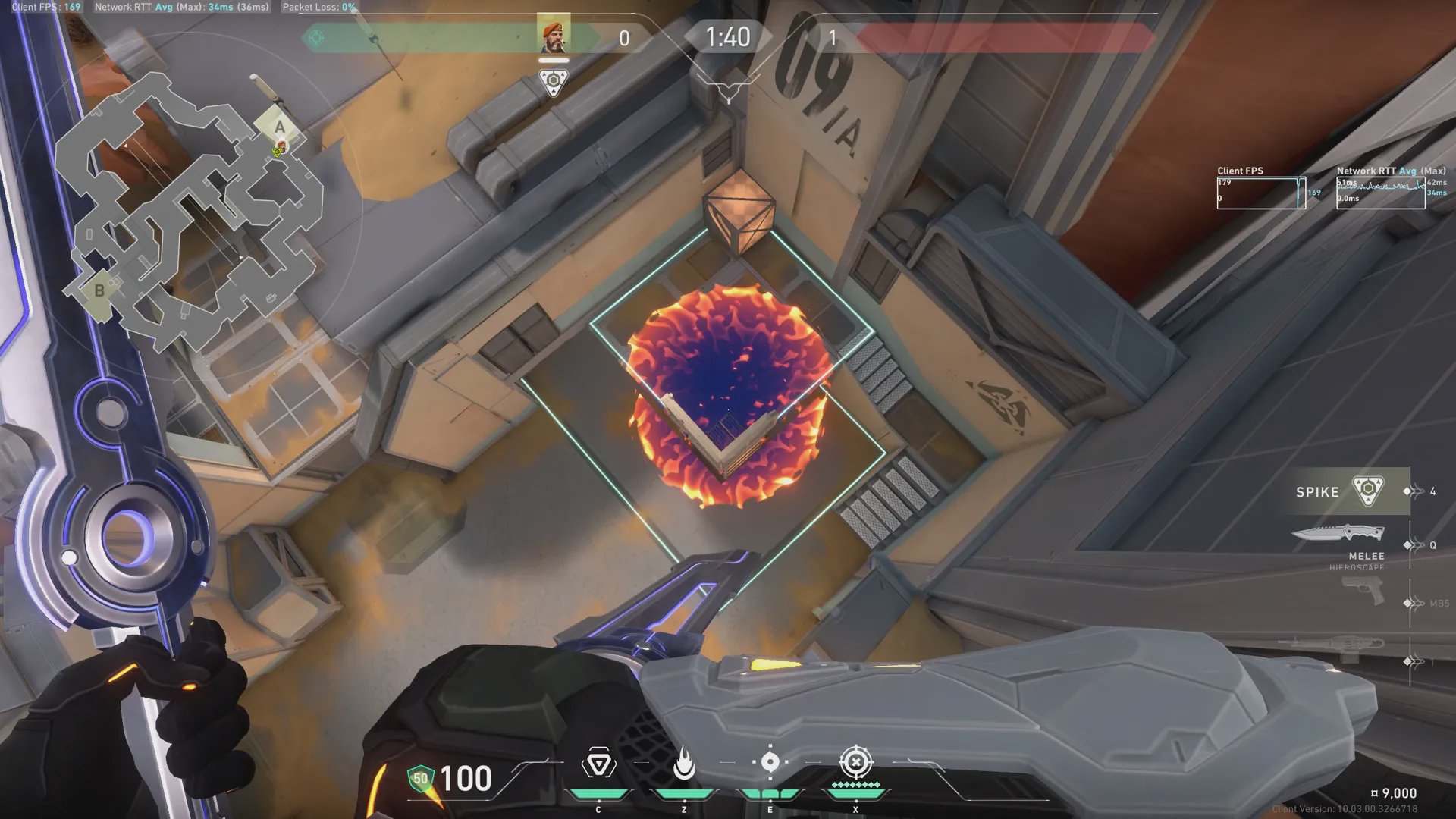Click the A site marker on minimap
This screenshot has height=819, width=1456.
[280, 127]
